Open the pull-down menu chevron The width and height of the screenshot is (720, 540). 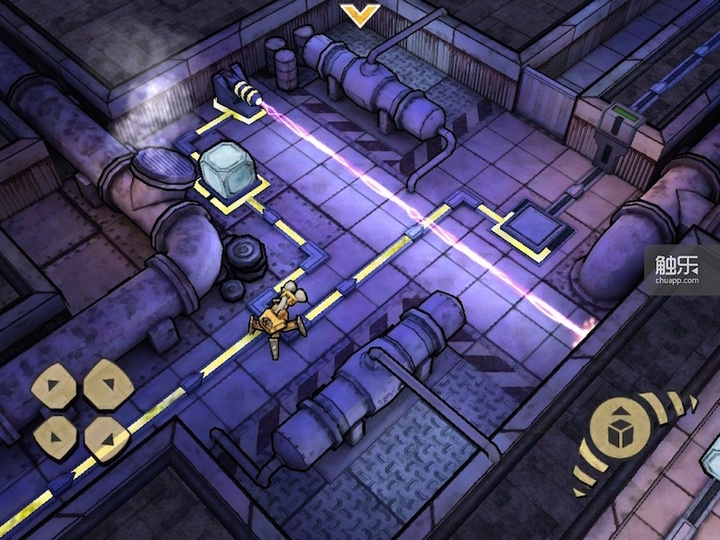pos(356,14)
